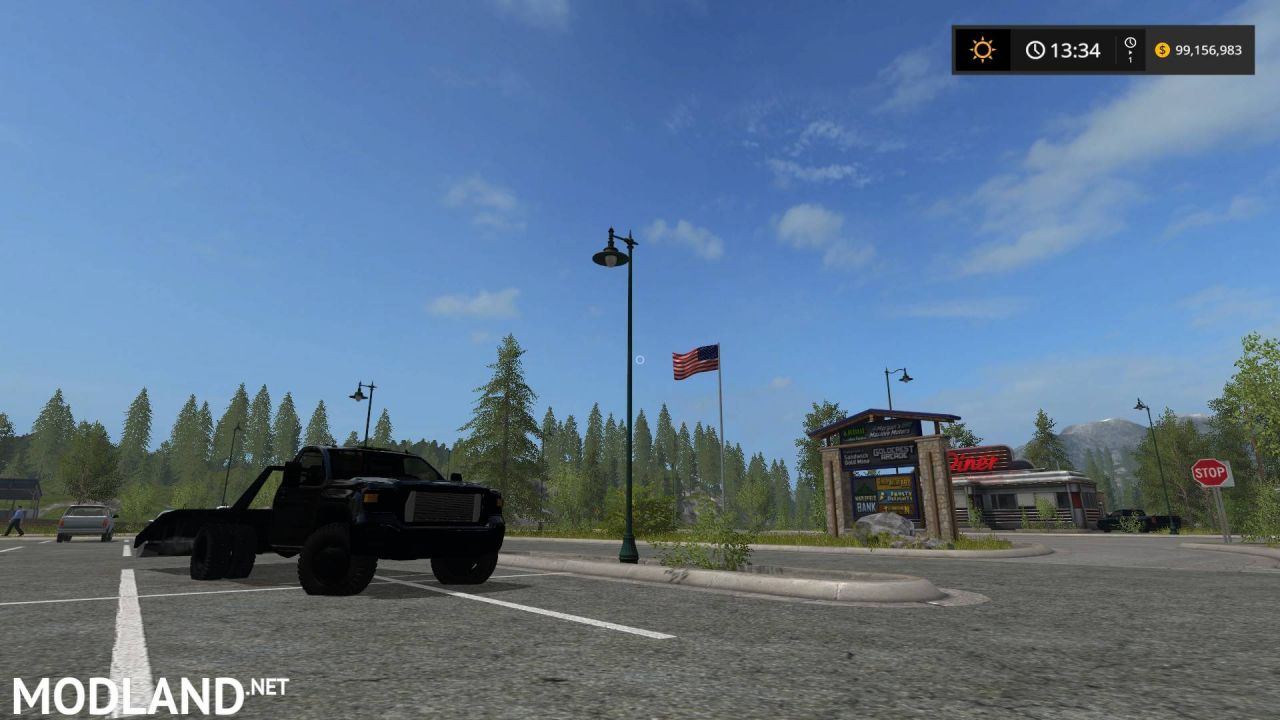Click the diner's red neon sign
The width and height of the screenshot is (1280, 720).
pos(975,462)
